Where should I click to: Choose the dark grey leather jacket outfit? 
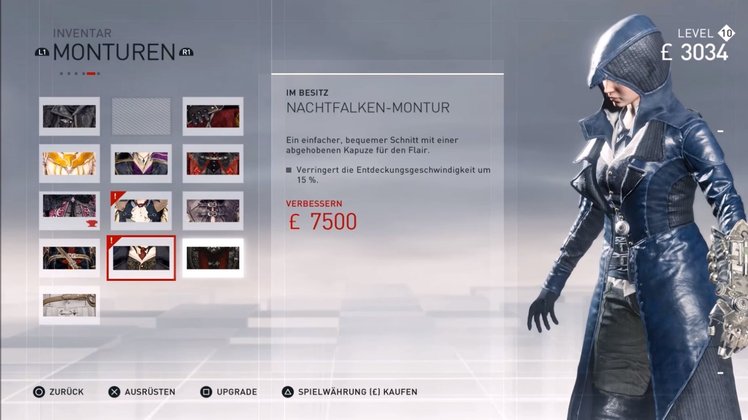tap(69, 116)
